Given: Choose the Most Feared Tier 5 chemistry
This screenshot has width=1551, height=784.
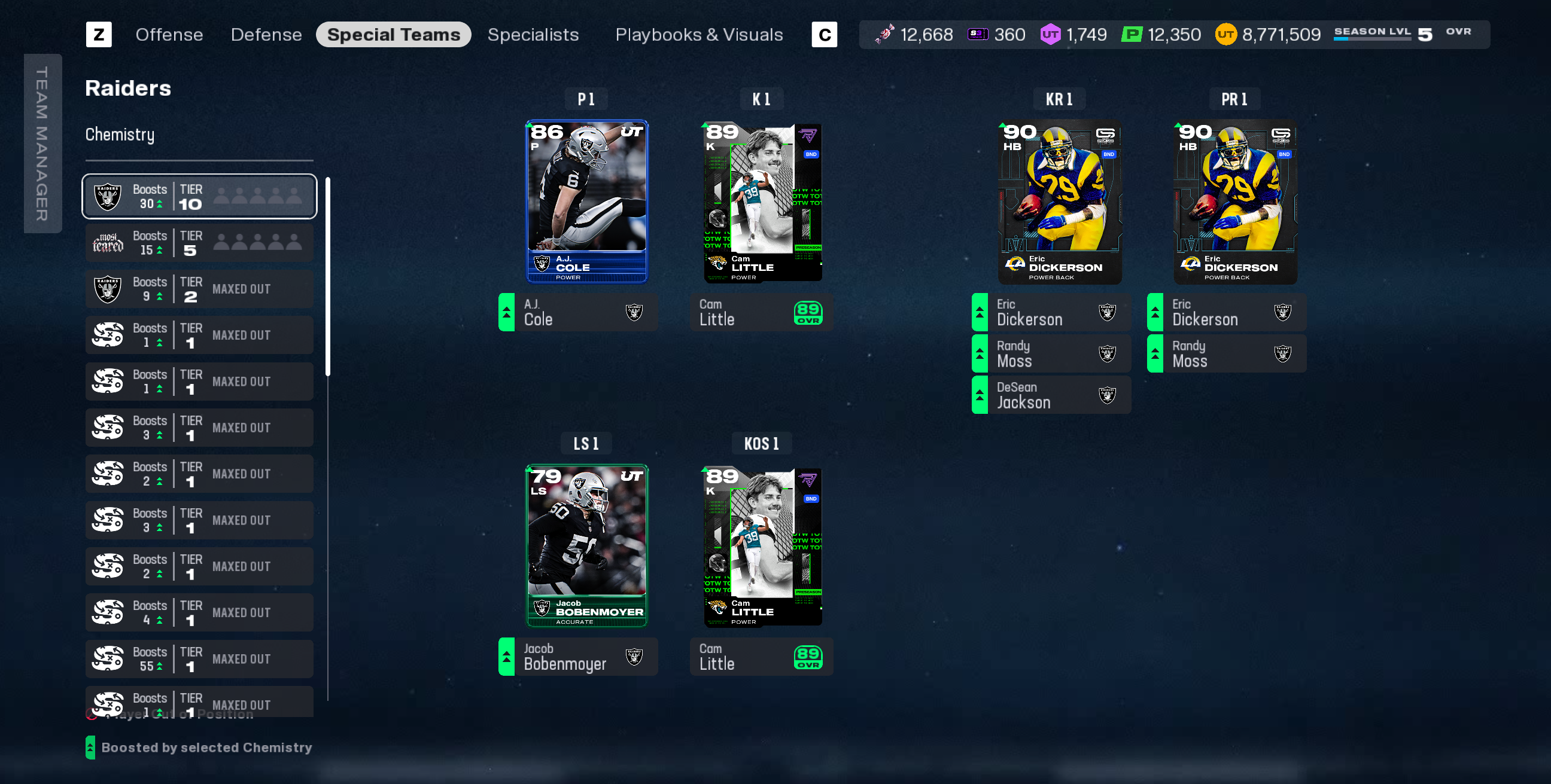Looking at the screenshot, I should coord(199,242).
